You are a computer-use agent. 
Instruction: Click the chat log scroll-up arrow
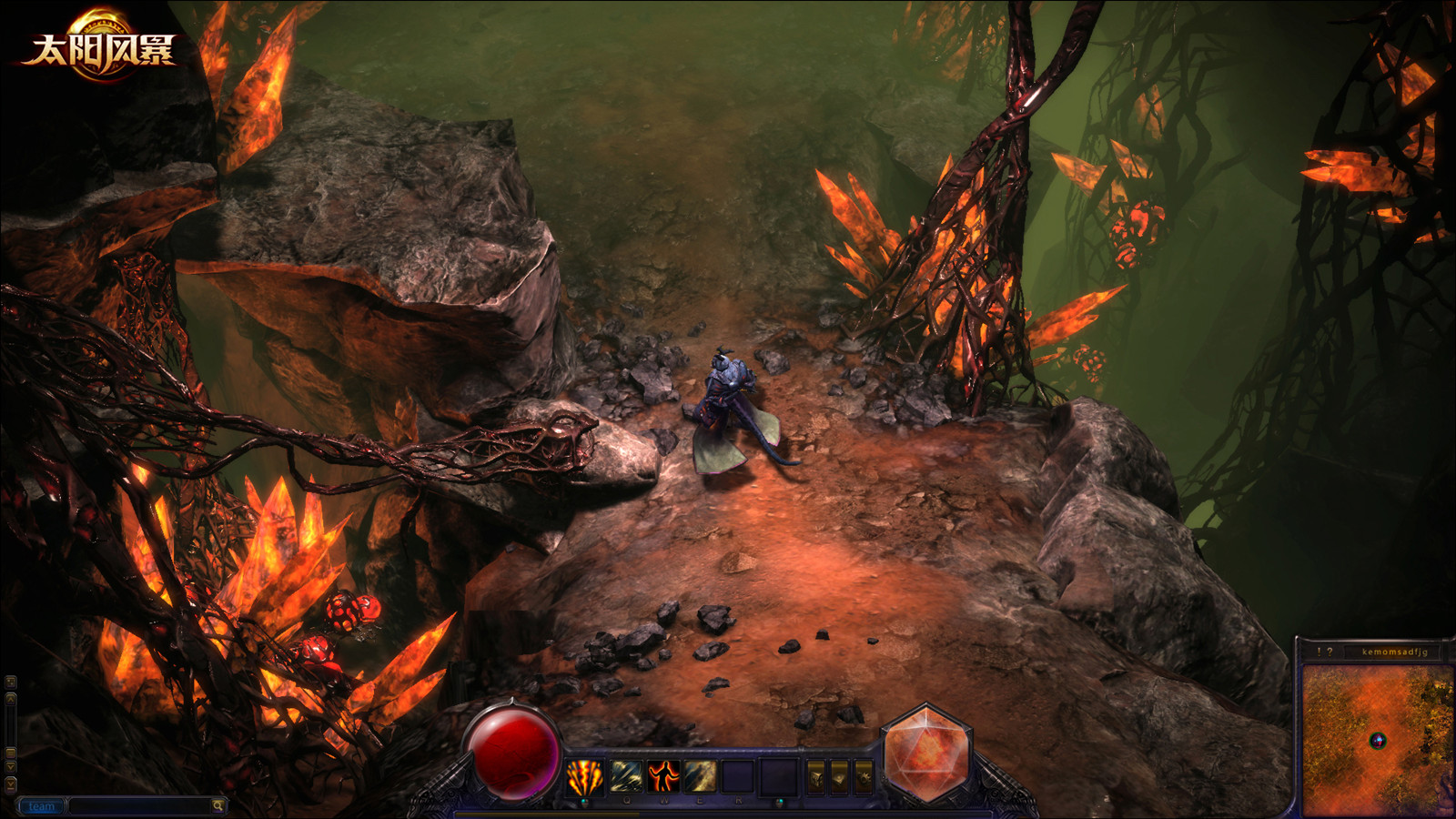[11, 699]
